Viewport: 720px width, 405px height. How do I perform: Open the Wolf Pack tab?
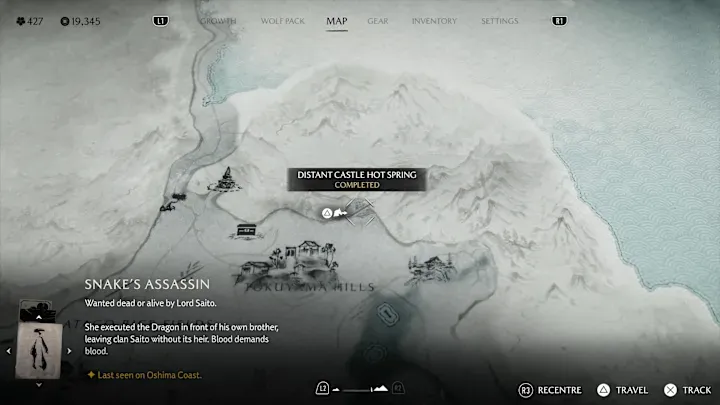pos(281,21)
